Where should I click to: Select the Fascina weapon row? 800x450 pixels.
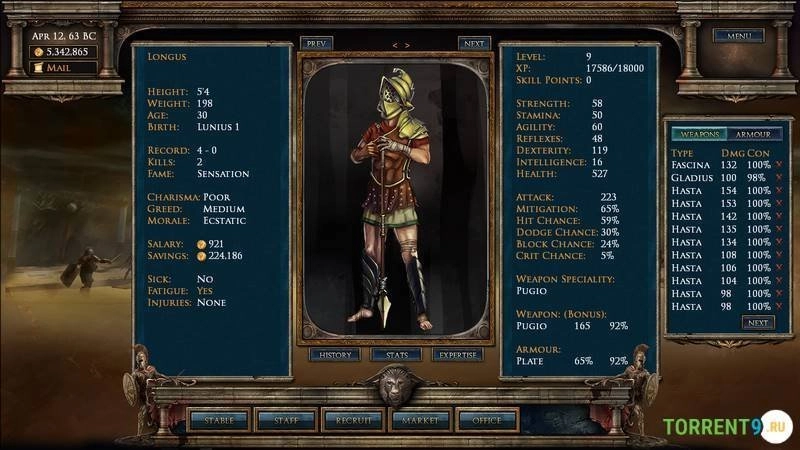point(691,164)
